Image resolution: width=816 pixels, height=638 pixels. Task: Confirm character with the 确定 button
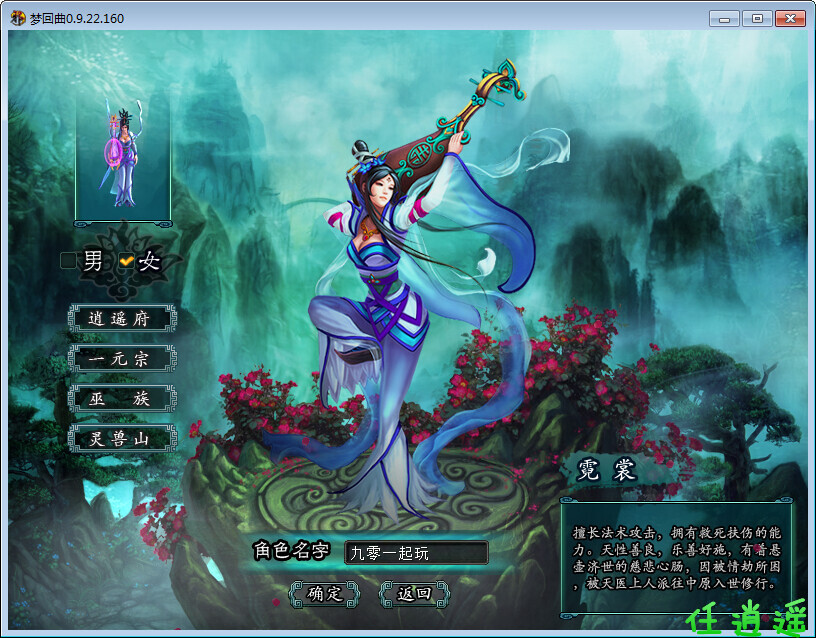324,593
